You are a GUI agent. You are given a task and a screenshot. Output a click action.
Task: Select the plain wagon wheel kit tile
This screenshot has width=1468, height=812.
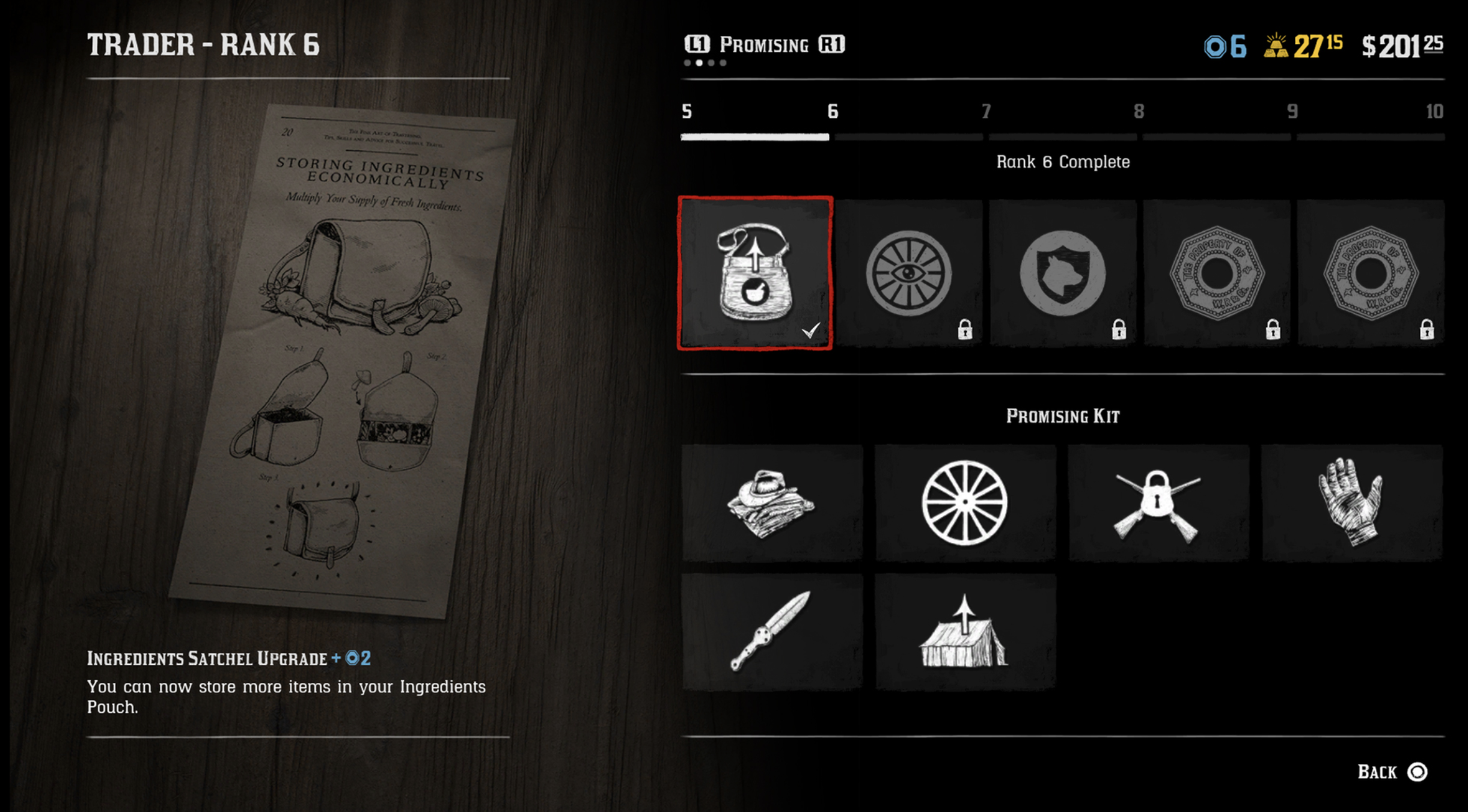(x=965, y=502)
